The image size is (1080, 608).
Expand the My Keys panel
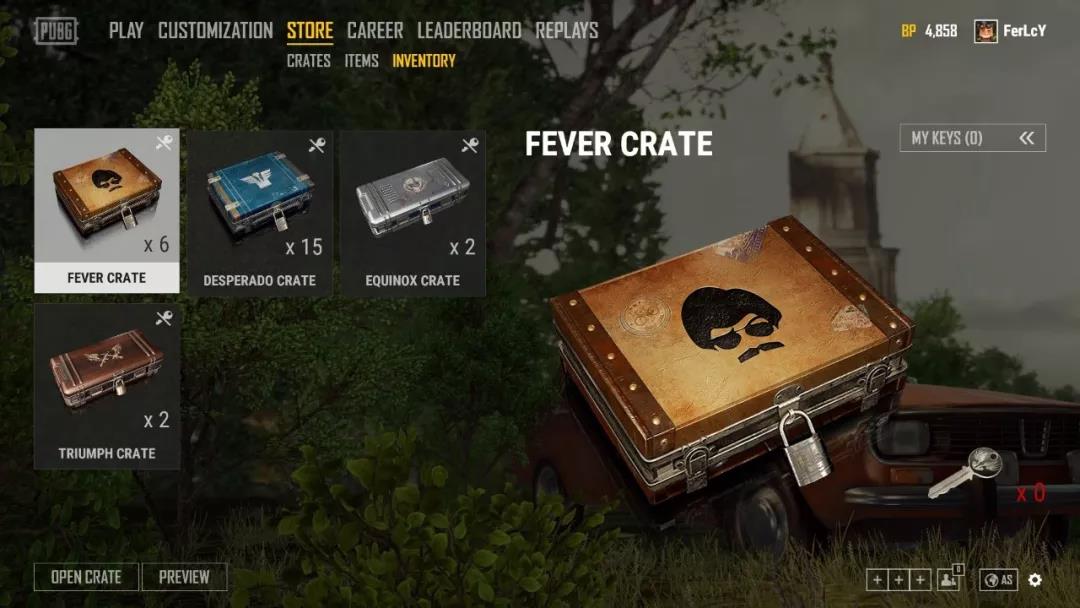coord(972,138)
